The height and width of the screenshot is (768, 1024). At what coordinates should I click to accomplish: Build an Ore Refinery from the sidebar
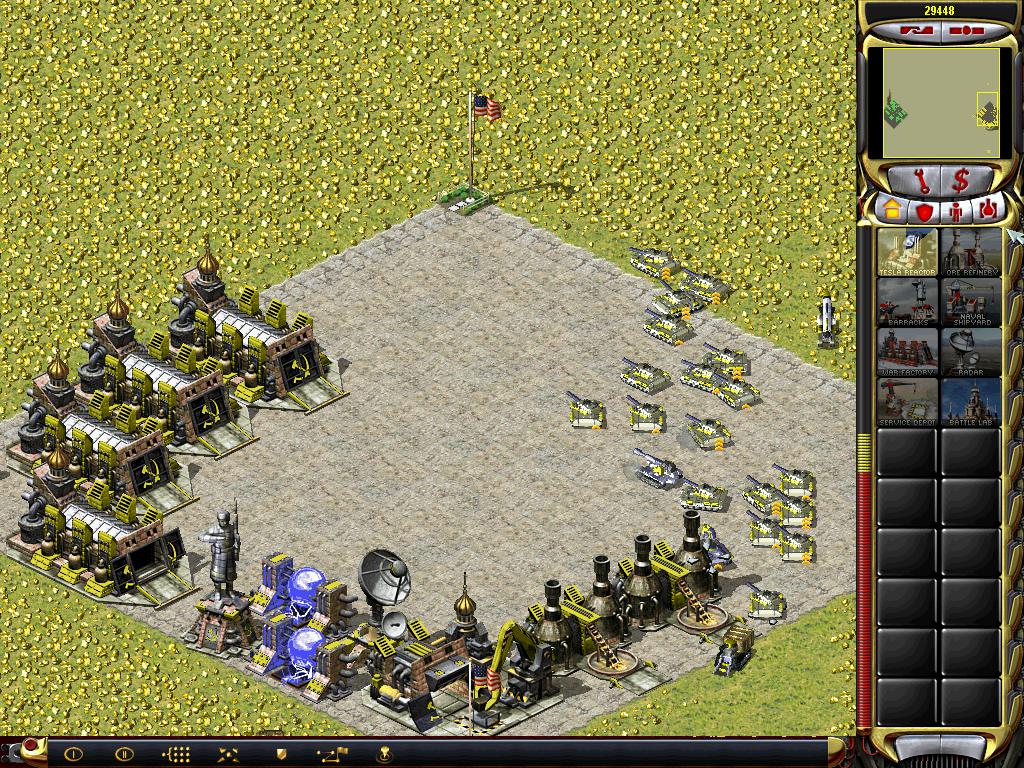coord(971,252)
